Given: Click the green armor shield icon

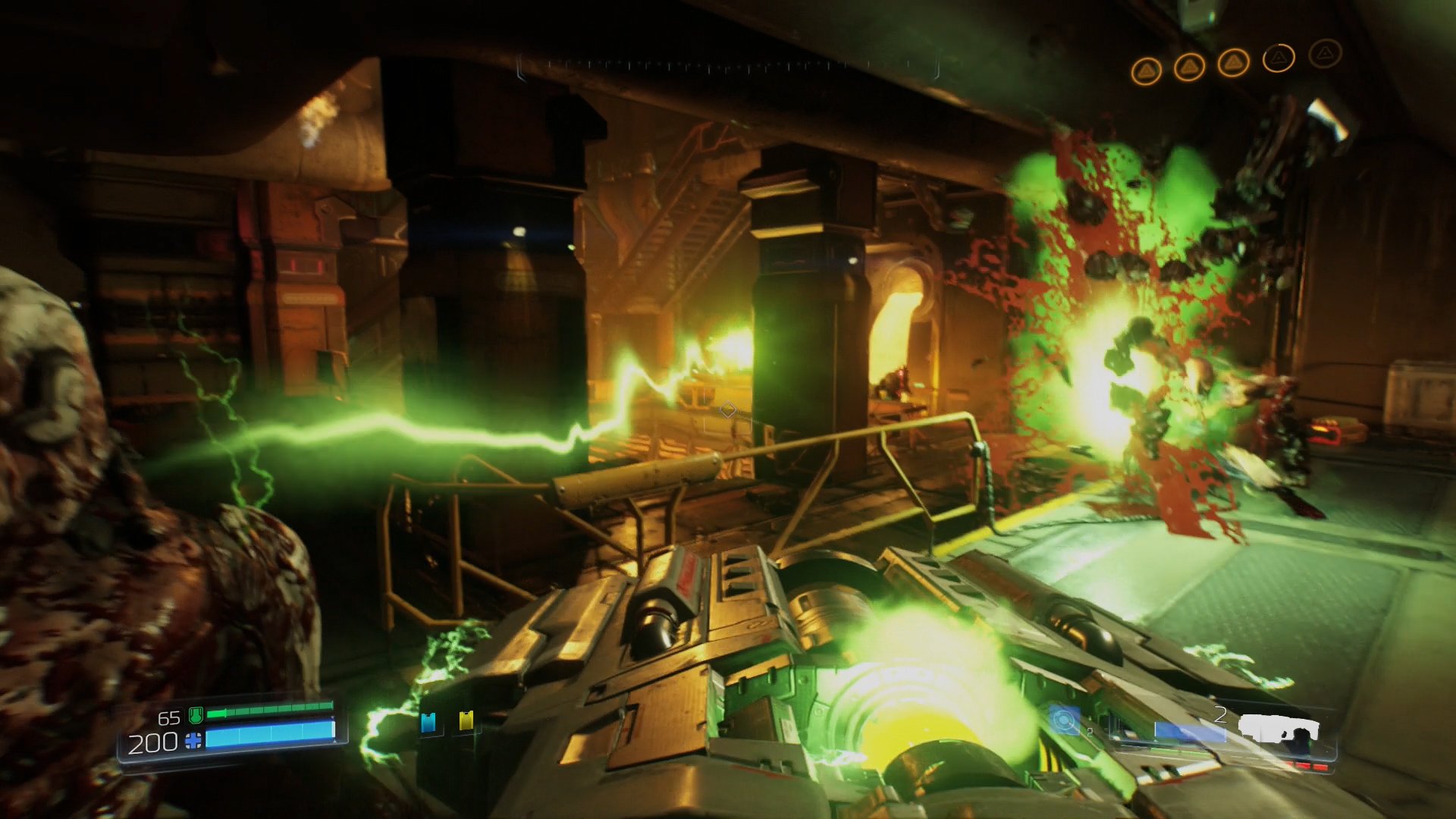Looking at the screenshot, I should [x=196, y=716].
